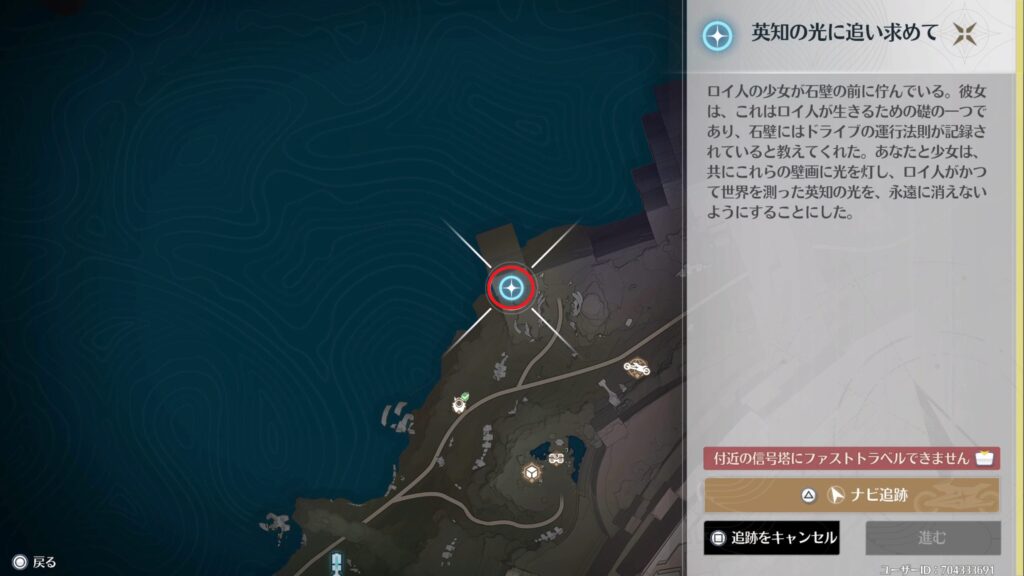Click the fast travel unavailable notice banner
This screenshot has height=576, width=1024.
click(x=851, y=458)
